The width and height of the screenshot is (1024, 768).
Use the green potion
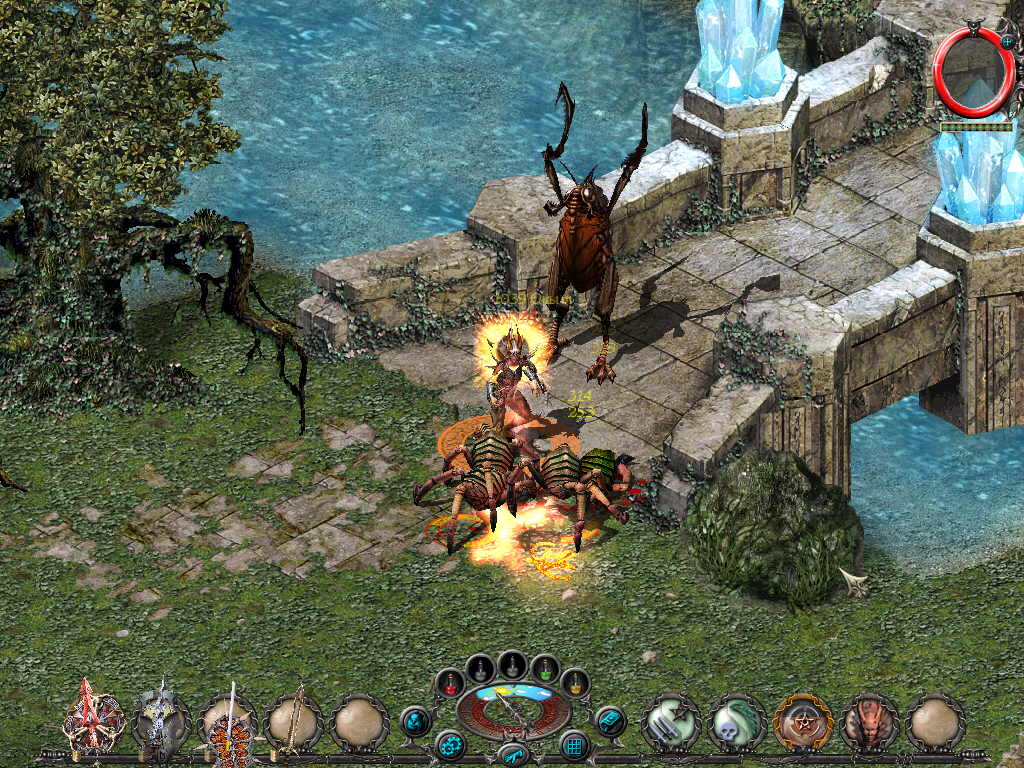point(544,669)
